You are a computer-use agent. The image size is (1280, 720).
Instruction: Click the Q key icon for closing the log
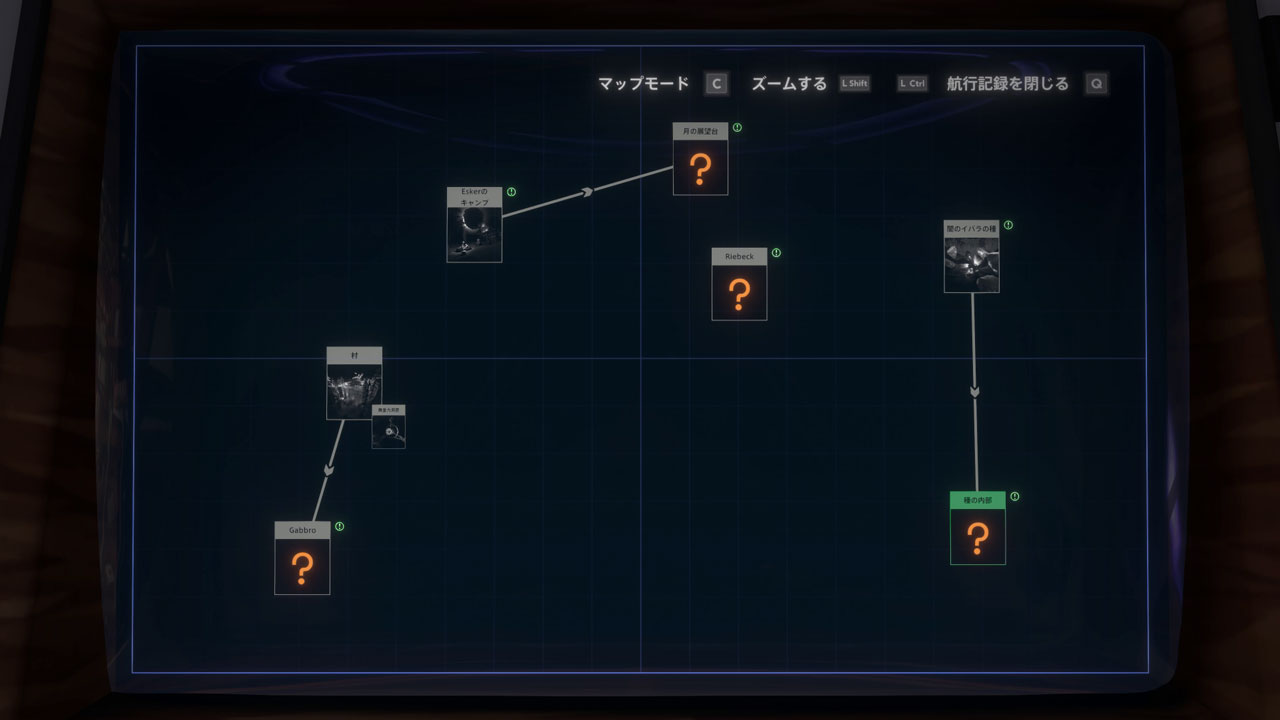[1097, 84]
